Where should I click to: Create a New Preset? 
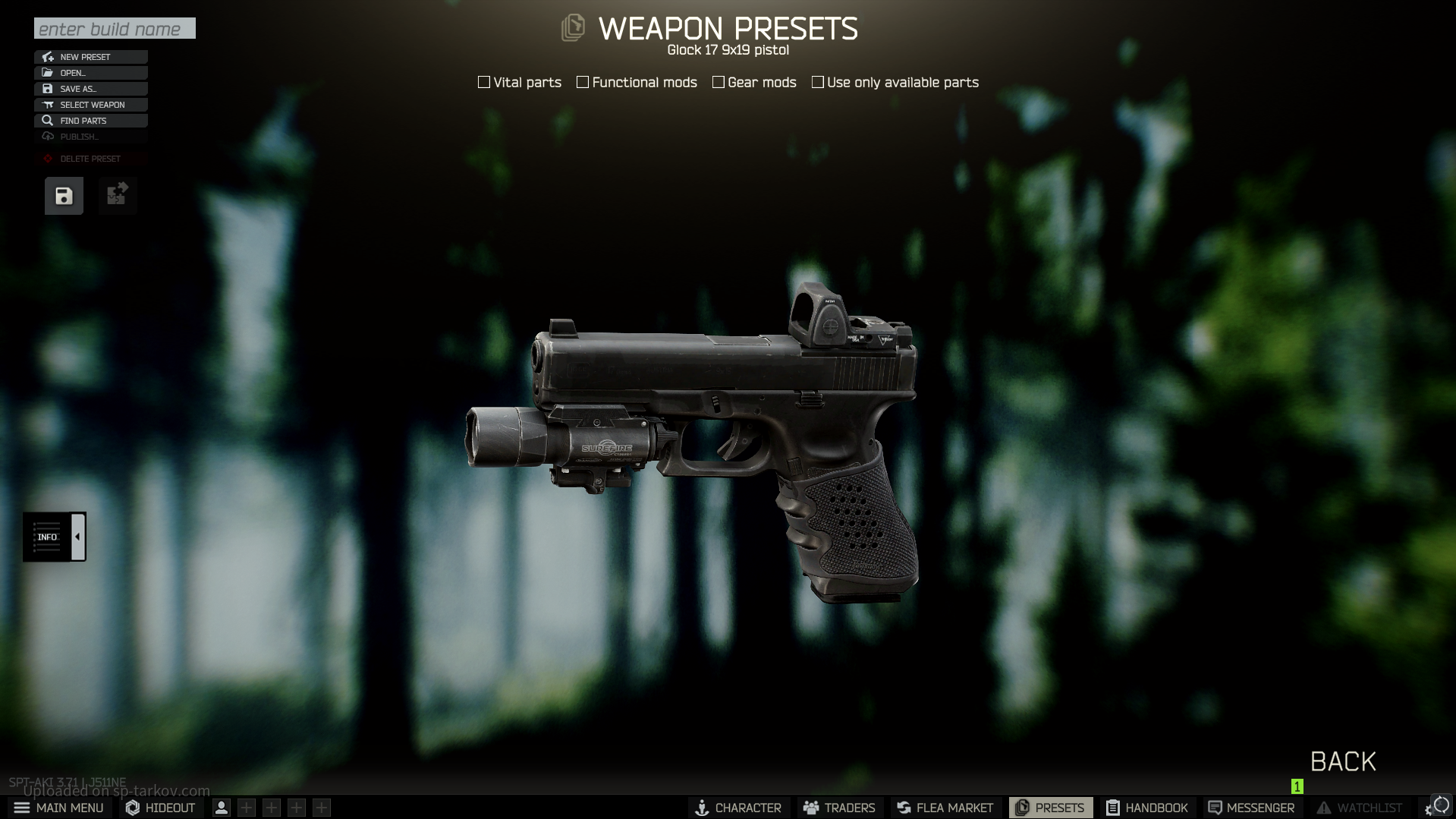click(x=91, y=57)
